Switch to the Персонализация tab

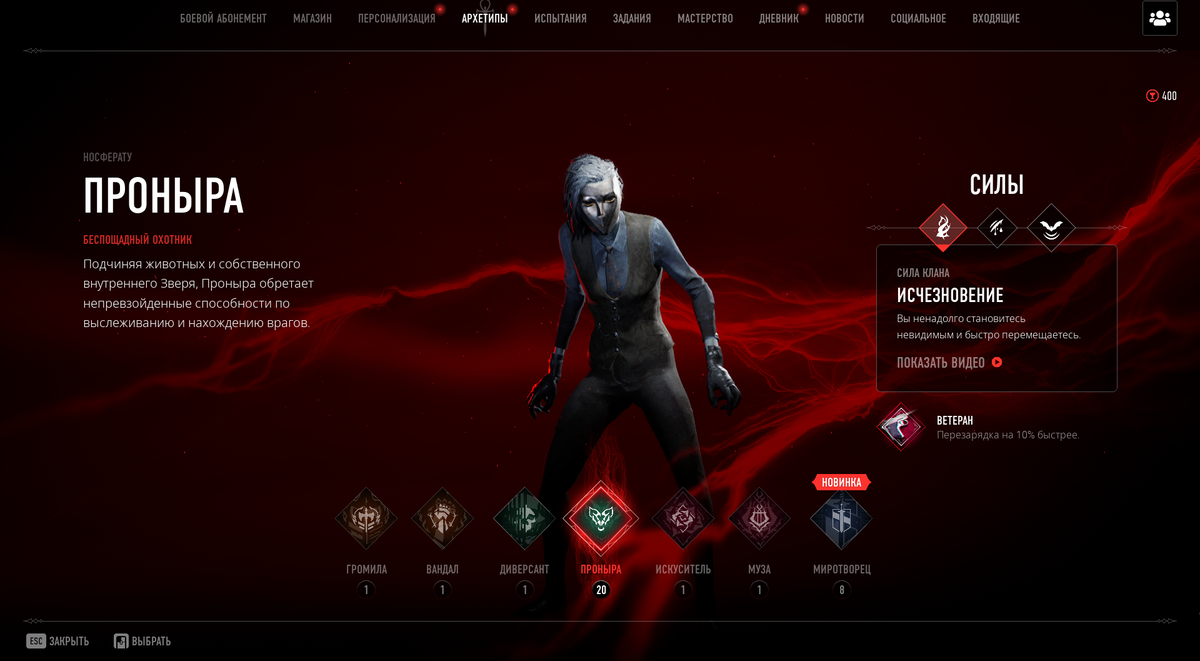click(396, 18)
